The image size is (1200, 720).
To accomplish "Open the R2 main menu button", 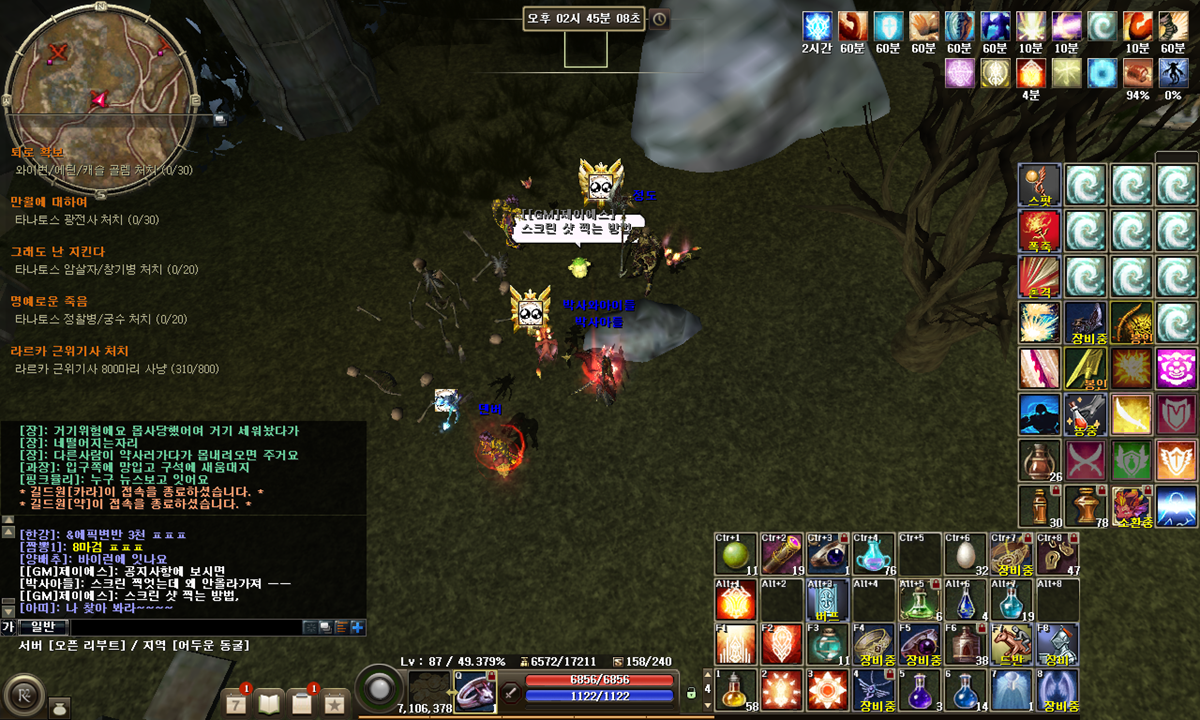I will [23, 694].
